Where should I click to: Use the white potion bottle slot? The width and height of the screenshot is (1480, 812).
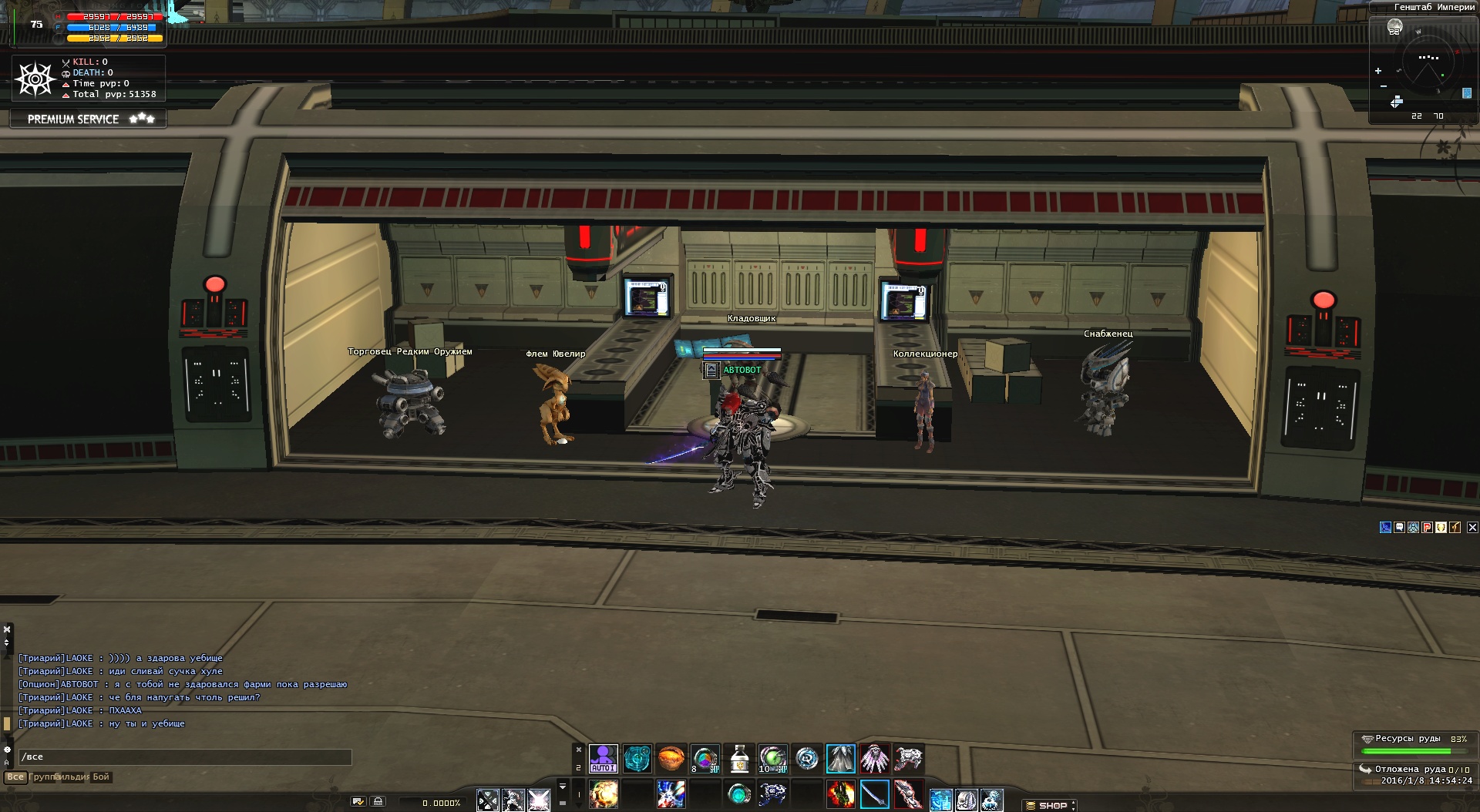pyautogui.click(x=739, y=759)
